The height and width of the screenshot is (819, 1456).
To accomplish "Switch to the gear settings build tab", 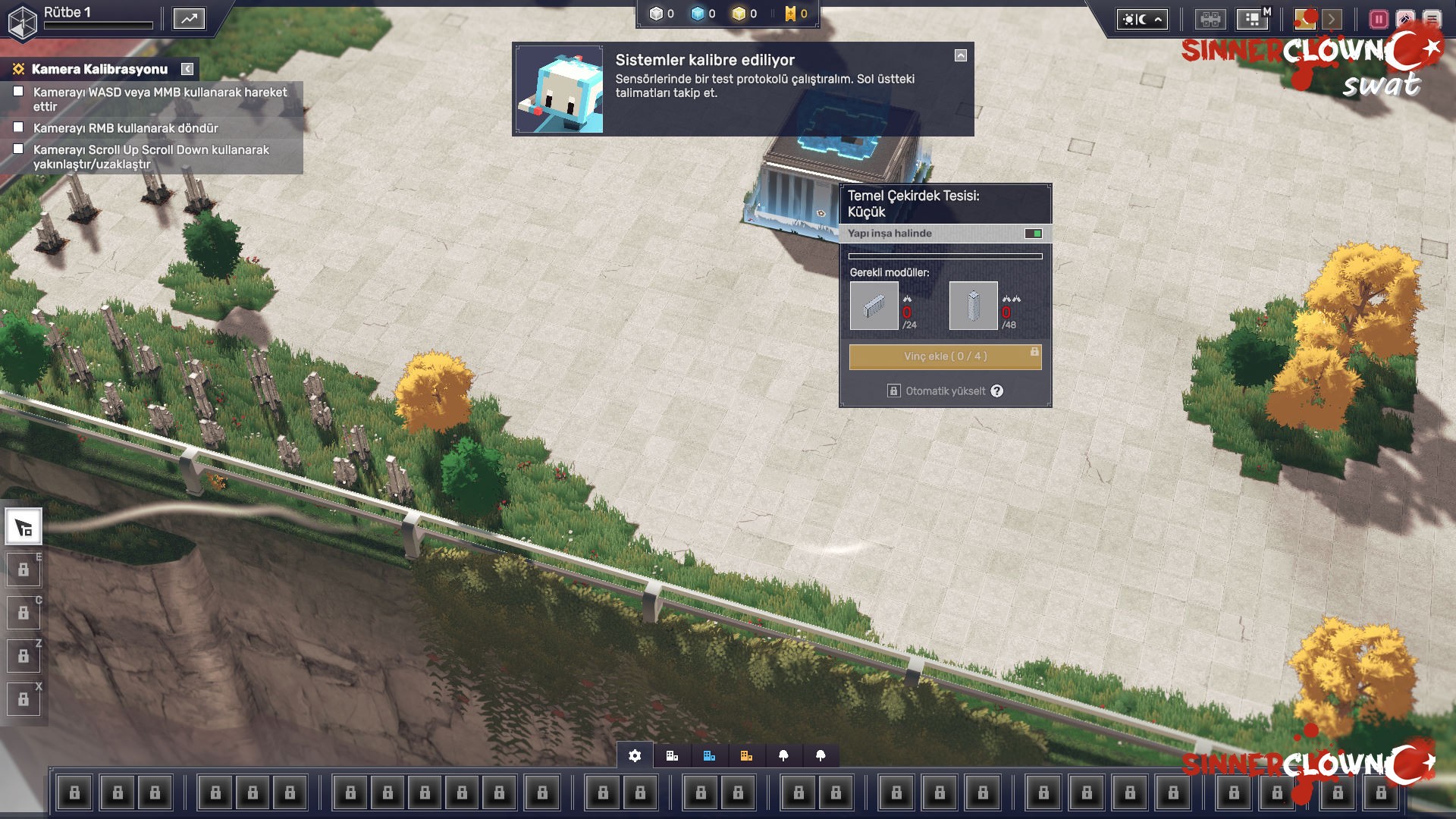I will click(x=635, y=755).
